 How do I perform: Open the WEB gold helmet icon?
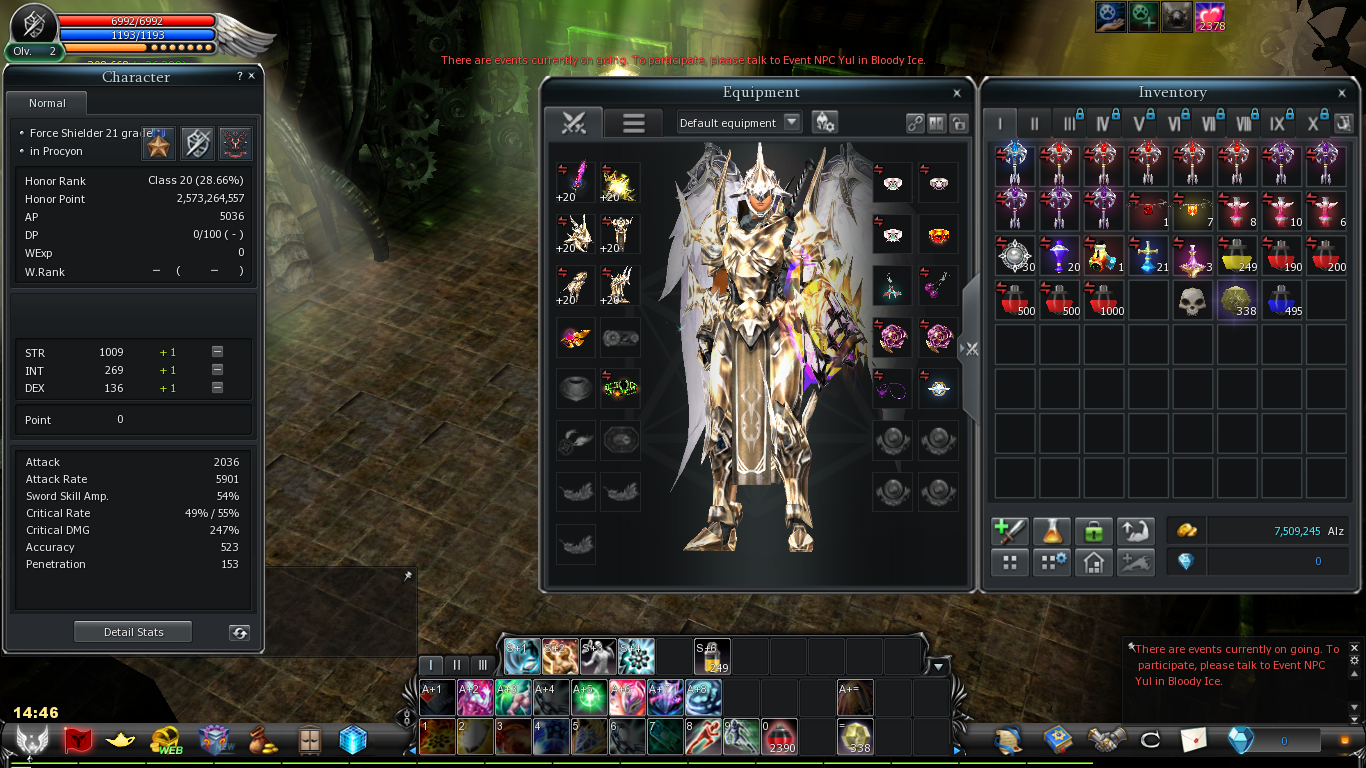(x=166, y=740)
